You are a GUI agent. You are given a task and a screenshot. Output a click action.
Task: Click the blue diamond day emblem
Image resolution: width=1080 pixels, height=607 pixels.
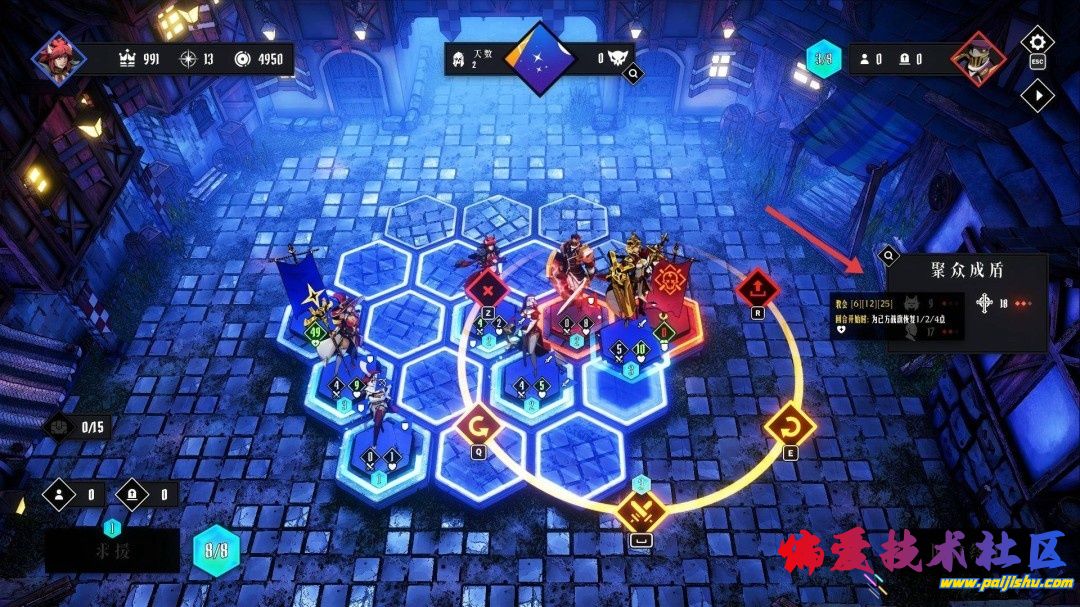point(541,58)
